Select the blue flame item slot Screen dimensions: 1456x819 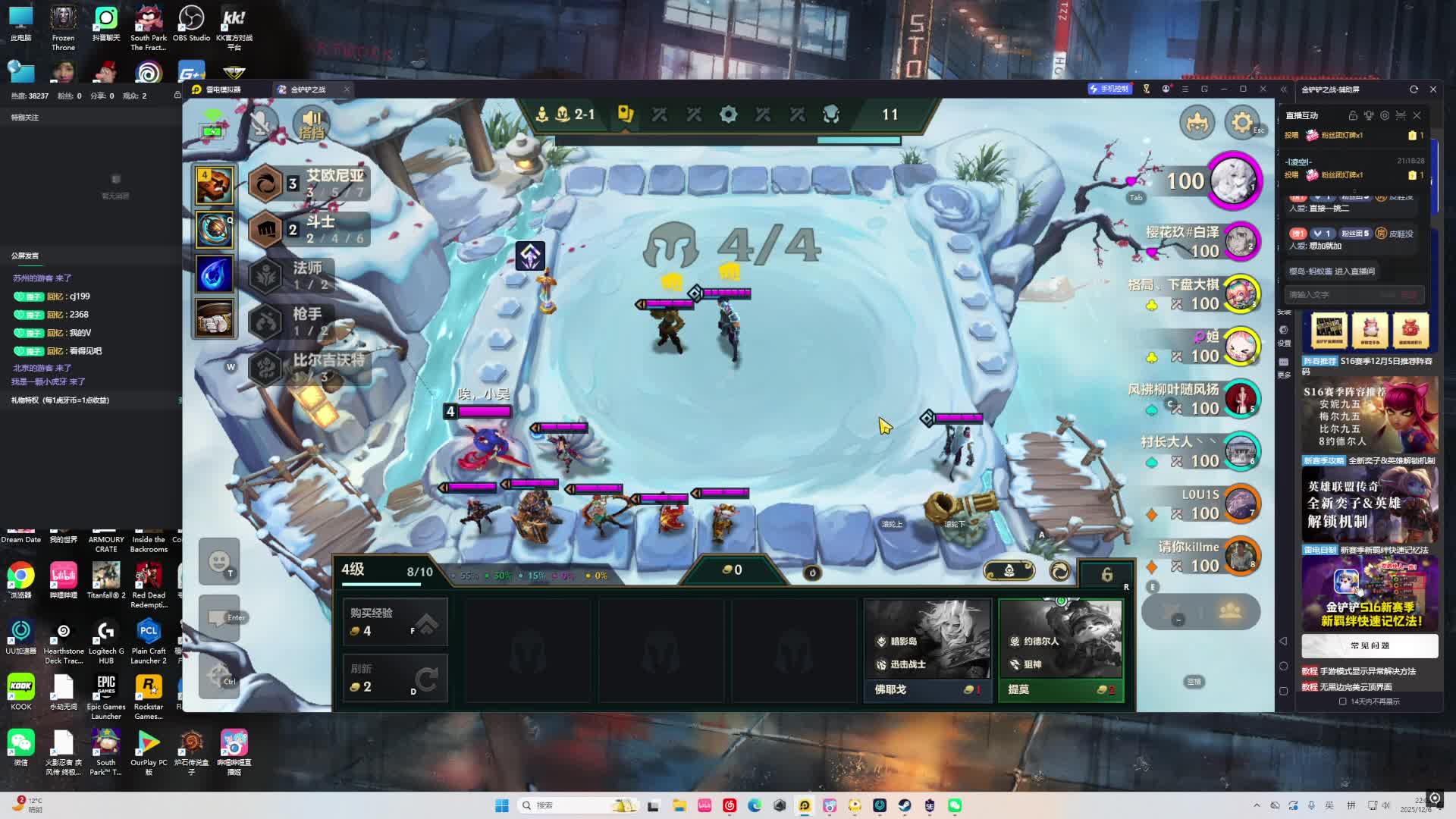pyautogui.click(x=215, y=274)
